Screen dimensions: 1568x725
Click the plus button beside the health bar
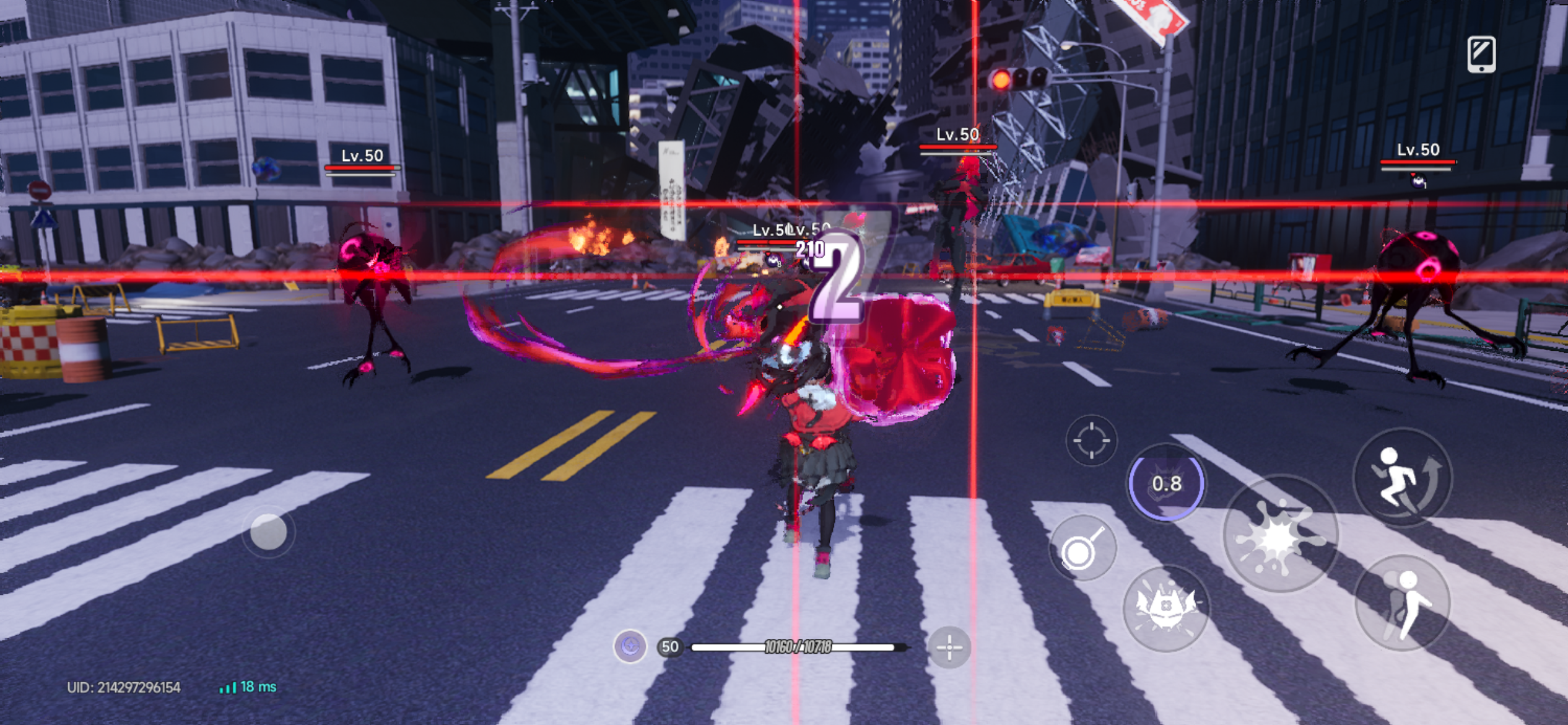(949, 648)
